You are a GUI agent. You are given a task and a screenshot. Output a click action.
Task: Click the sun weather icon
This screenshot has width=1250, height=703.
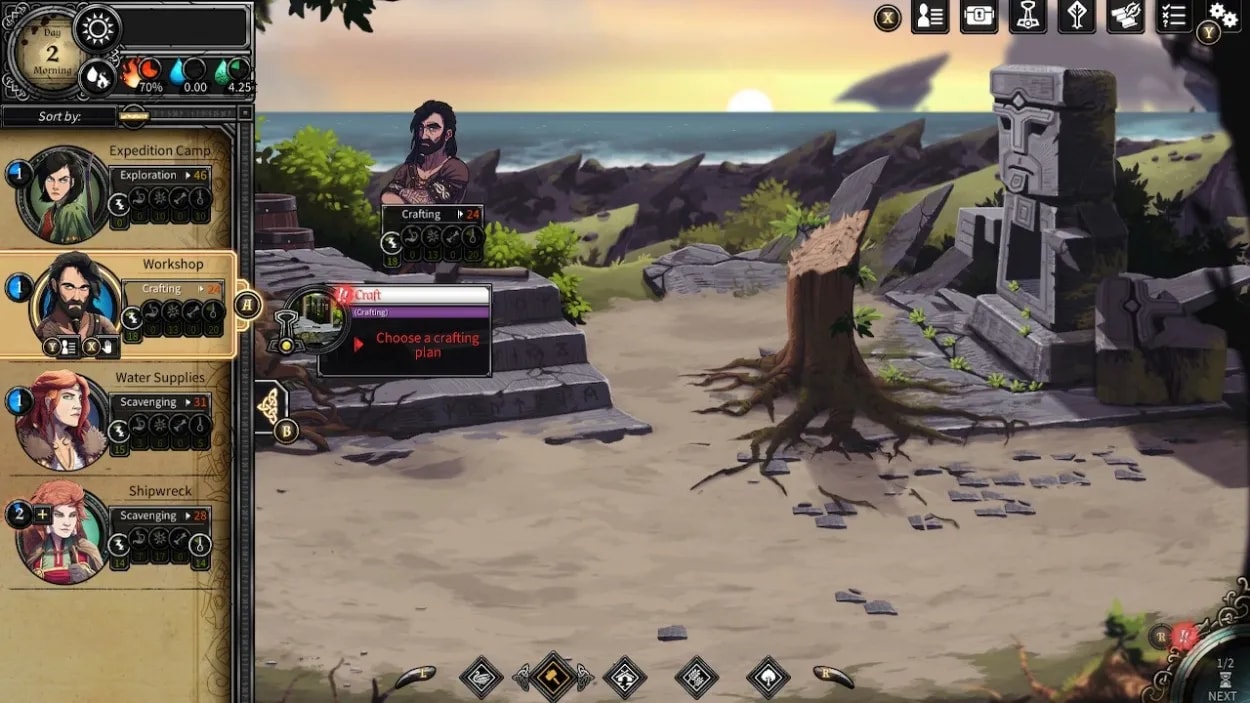point(97,29)
